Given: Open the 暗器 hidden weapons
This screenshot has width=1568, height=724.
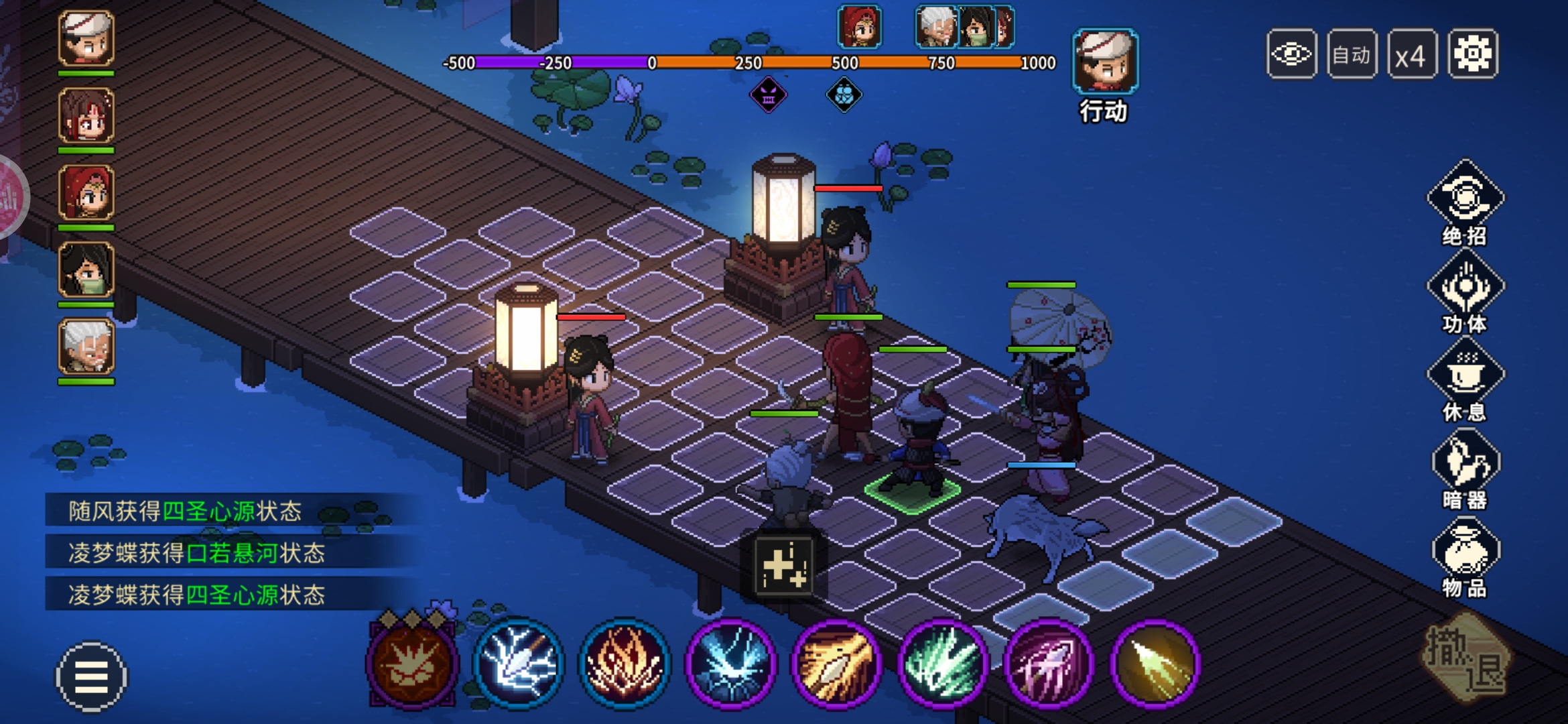Looking at the screenshot, I should tap(1465, 465).
